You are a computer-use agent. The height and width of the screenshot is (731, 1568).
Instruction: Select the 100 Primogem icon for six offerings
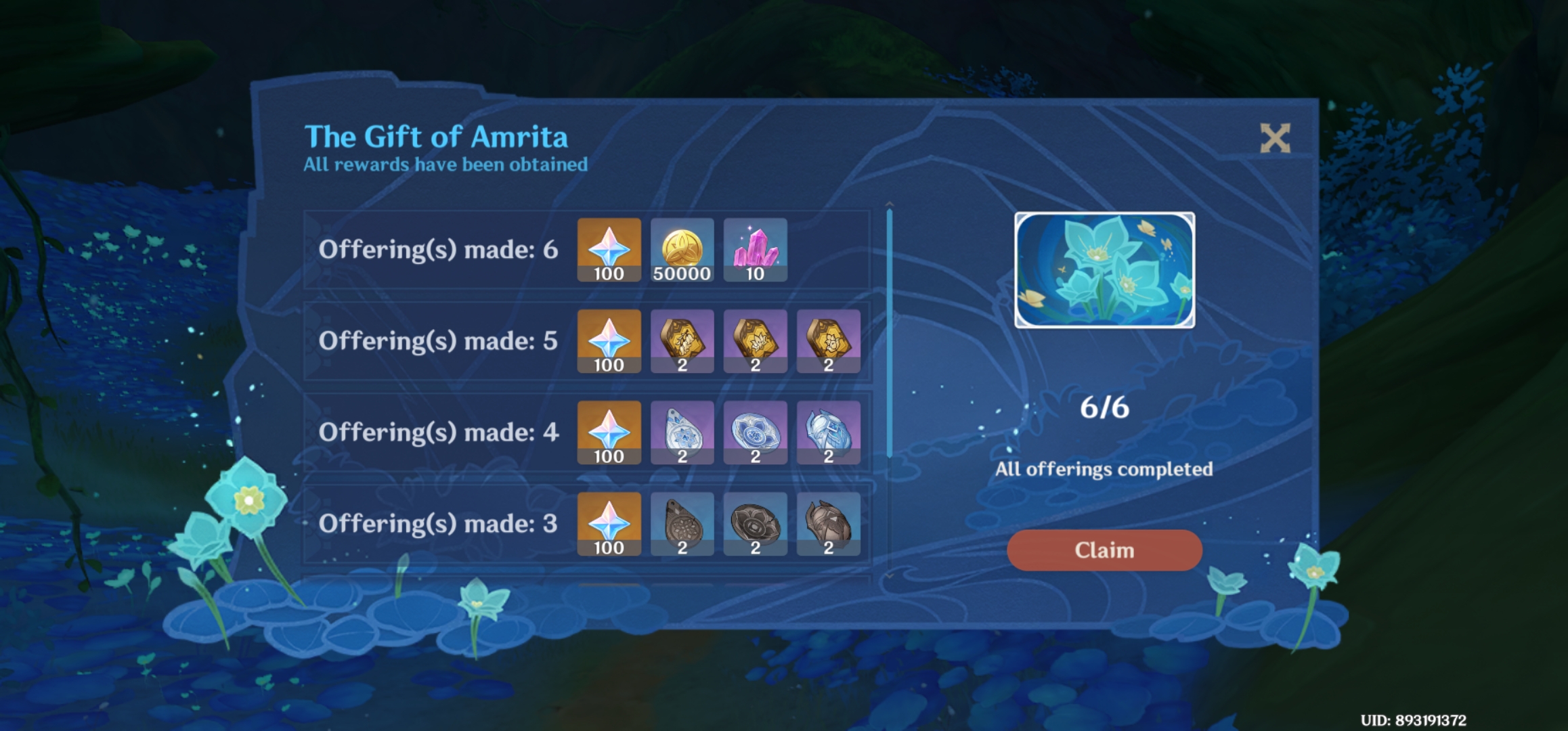609,249
